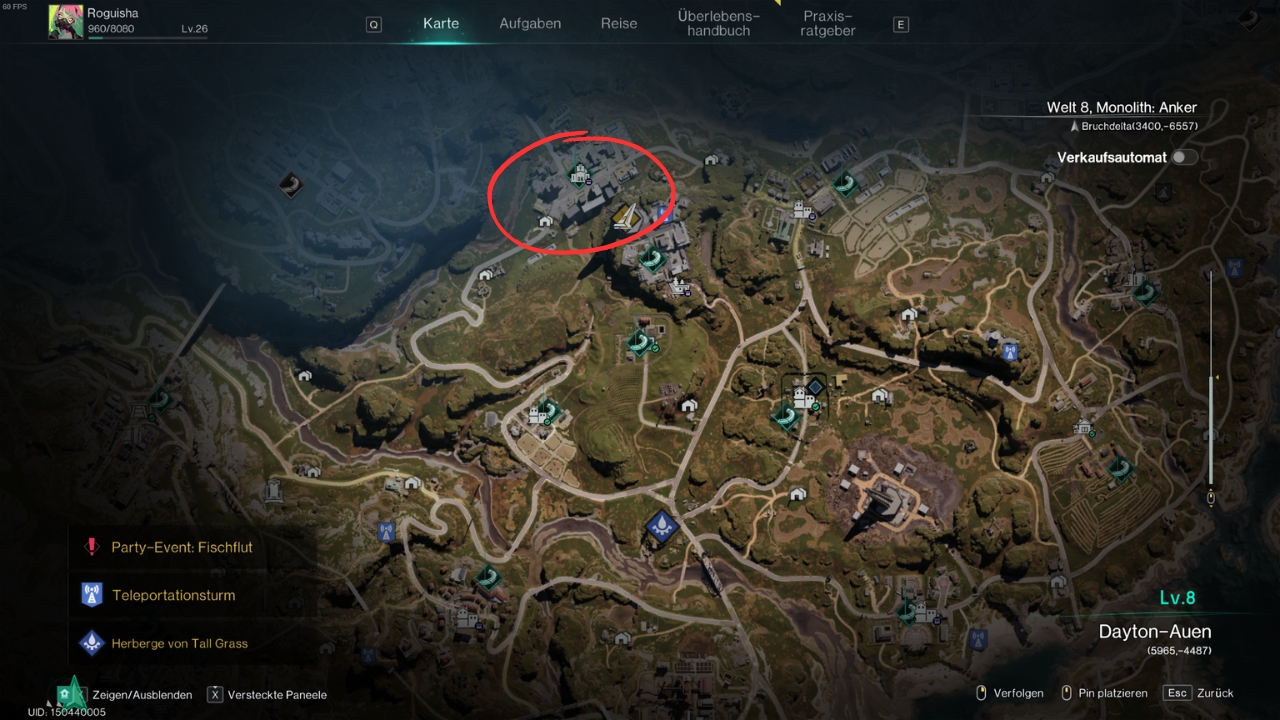Switch to the Karte tab

coord(441,23)
